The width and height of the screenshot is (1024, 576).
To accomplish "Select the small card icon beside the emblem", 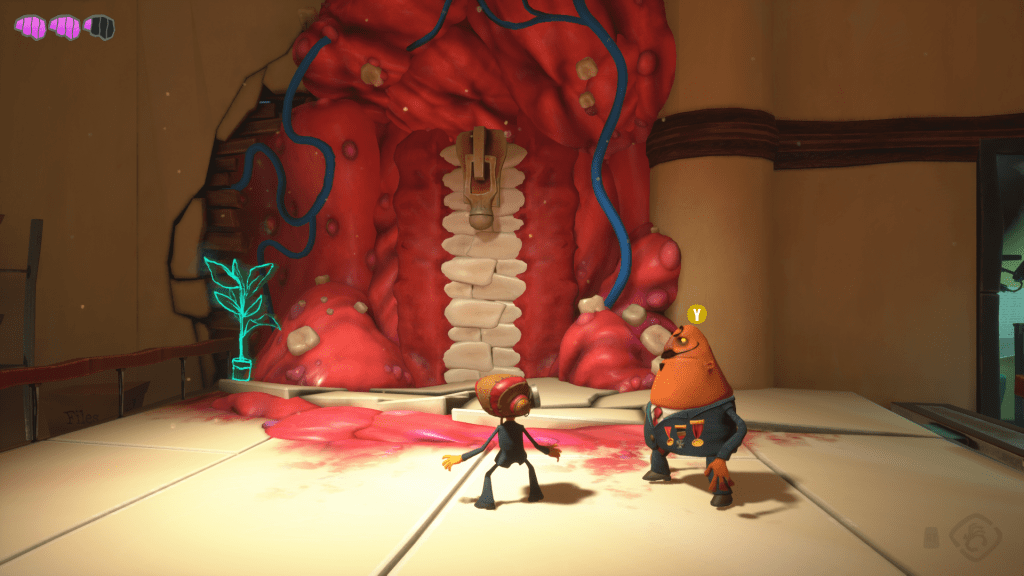I will pyautogui.click(x=933, y=536).
